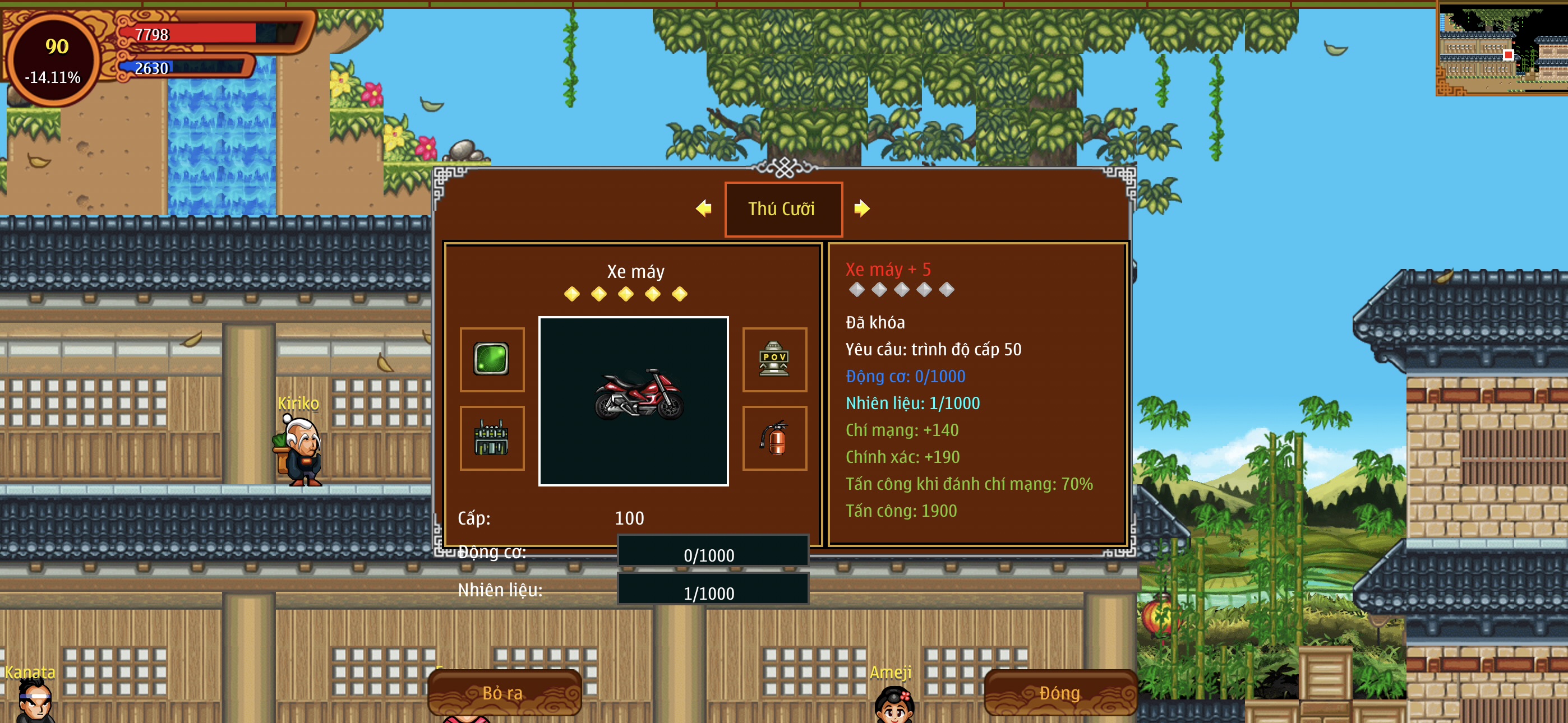
Task: Click the left yellow arrow beside Thú Cưỡi
Action: point(703,208)
